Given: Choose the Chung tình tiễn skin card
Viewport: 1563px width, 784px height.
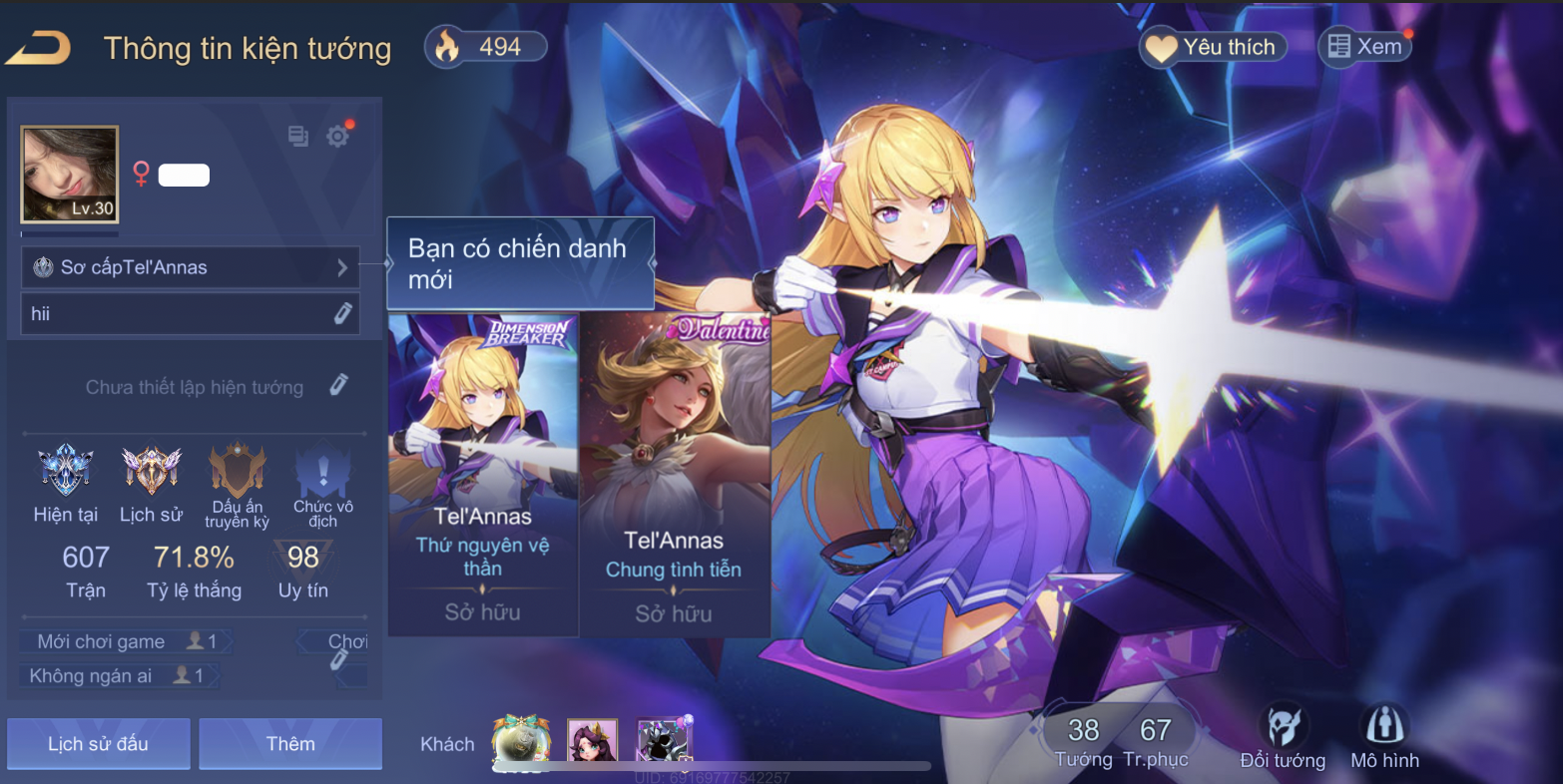Looking at the screenshot, I should tap(675, 475).
